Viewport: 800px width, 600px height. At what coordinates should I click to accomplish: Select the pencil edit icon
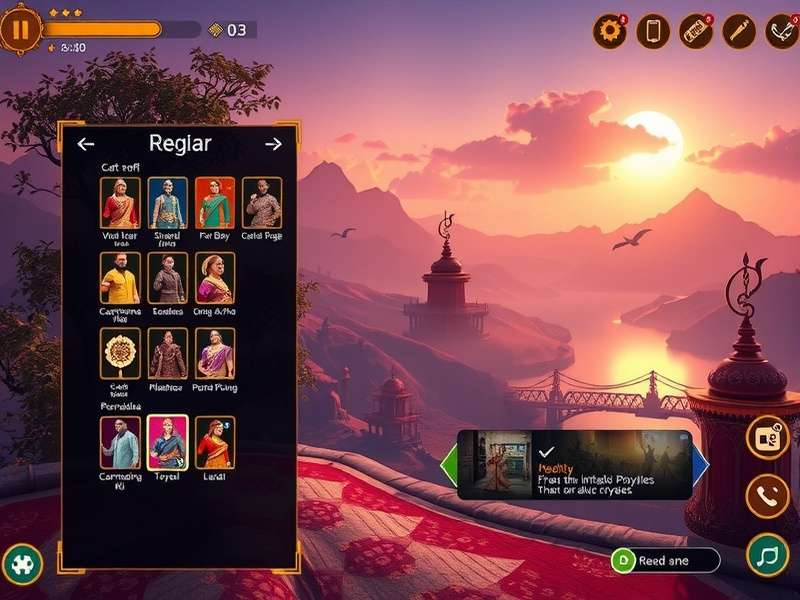[739, 31]
